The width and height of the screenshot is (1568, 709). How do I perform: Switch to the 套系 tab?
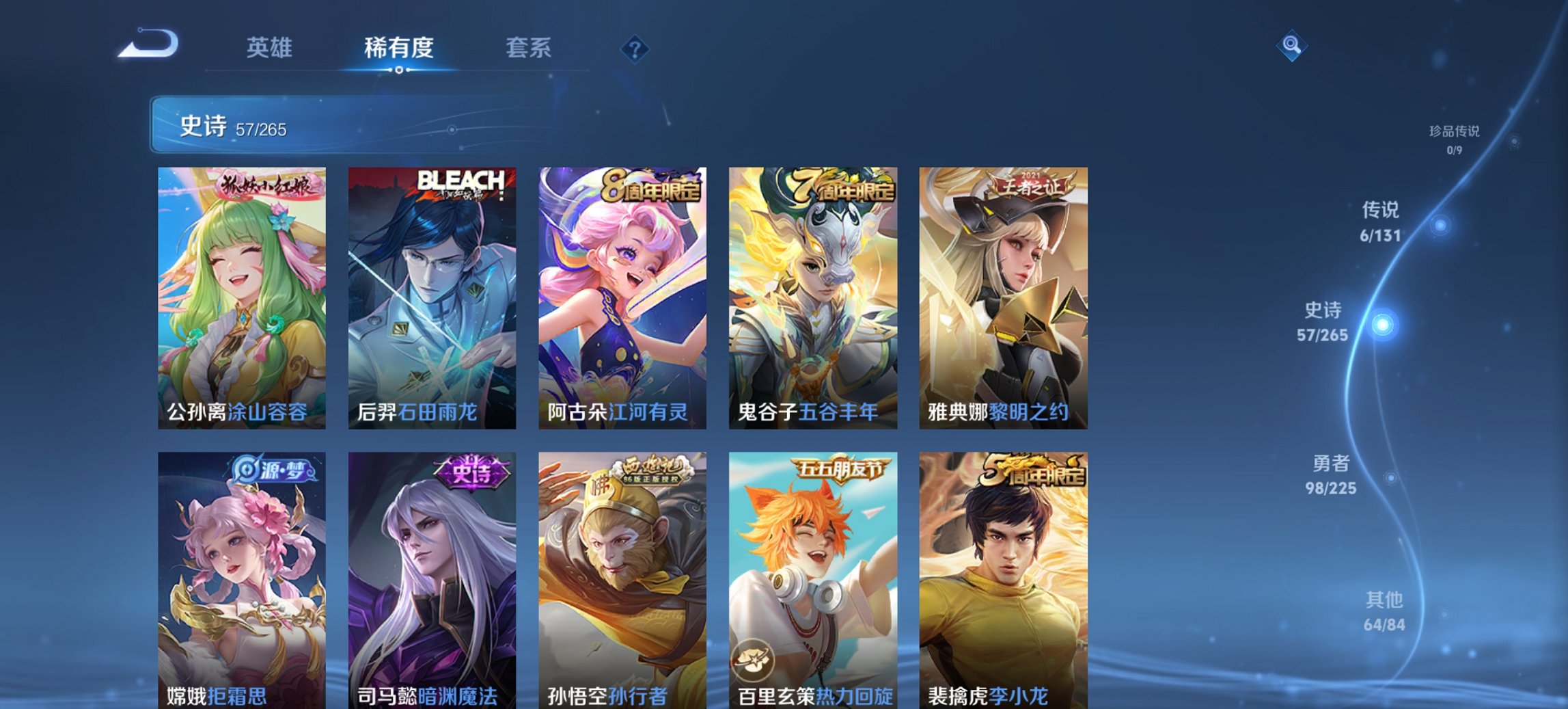tap(529, 48)
